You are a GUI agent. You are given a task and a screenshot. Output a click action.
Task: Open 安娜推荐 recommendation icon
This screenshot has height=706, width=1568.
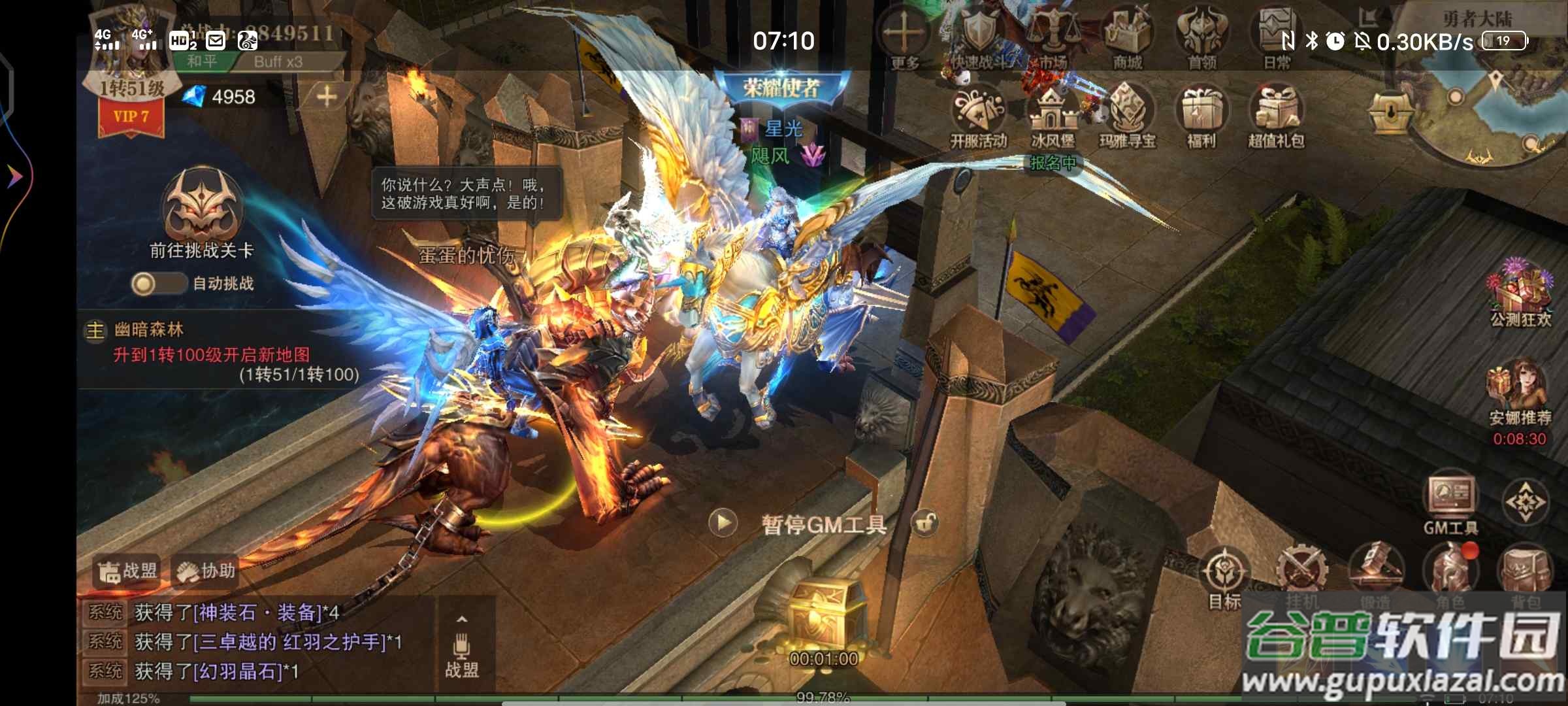[1519, 389]
